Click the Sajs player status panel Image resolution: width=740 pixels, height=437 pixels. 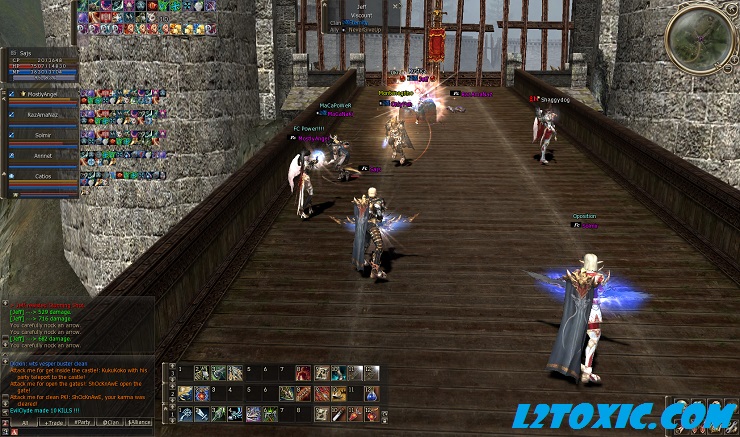40,62
